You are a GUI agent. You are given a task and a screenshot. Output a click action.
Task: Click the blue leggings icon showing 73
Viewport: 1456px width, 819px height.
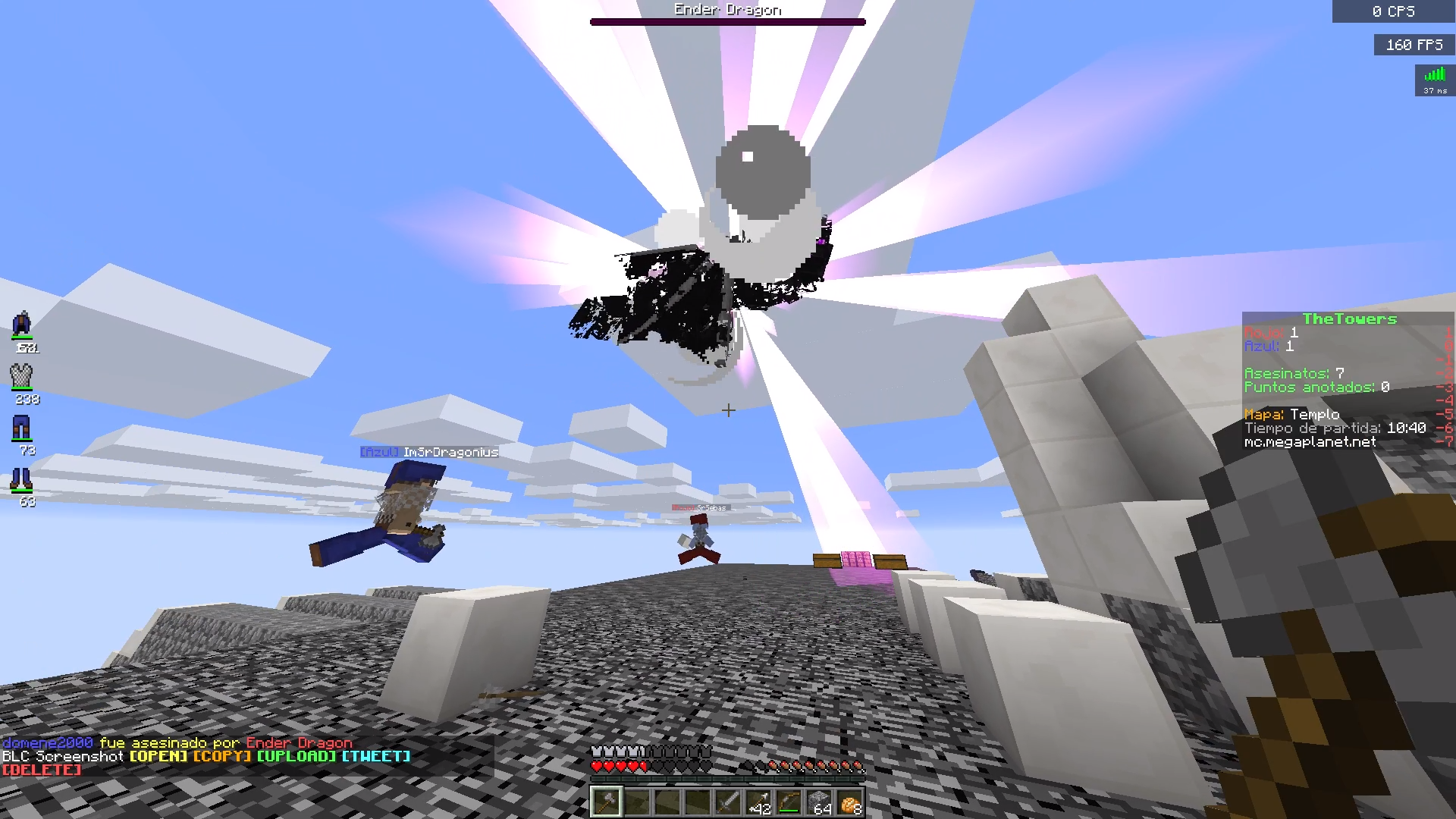21,428
